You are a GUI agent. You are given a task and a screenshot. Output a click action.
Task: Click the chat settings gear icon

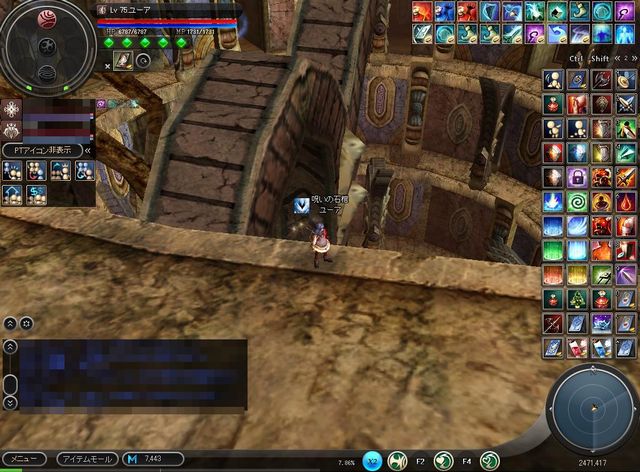pos(27,323)
